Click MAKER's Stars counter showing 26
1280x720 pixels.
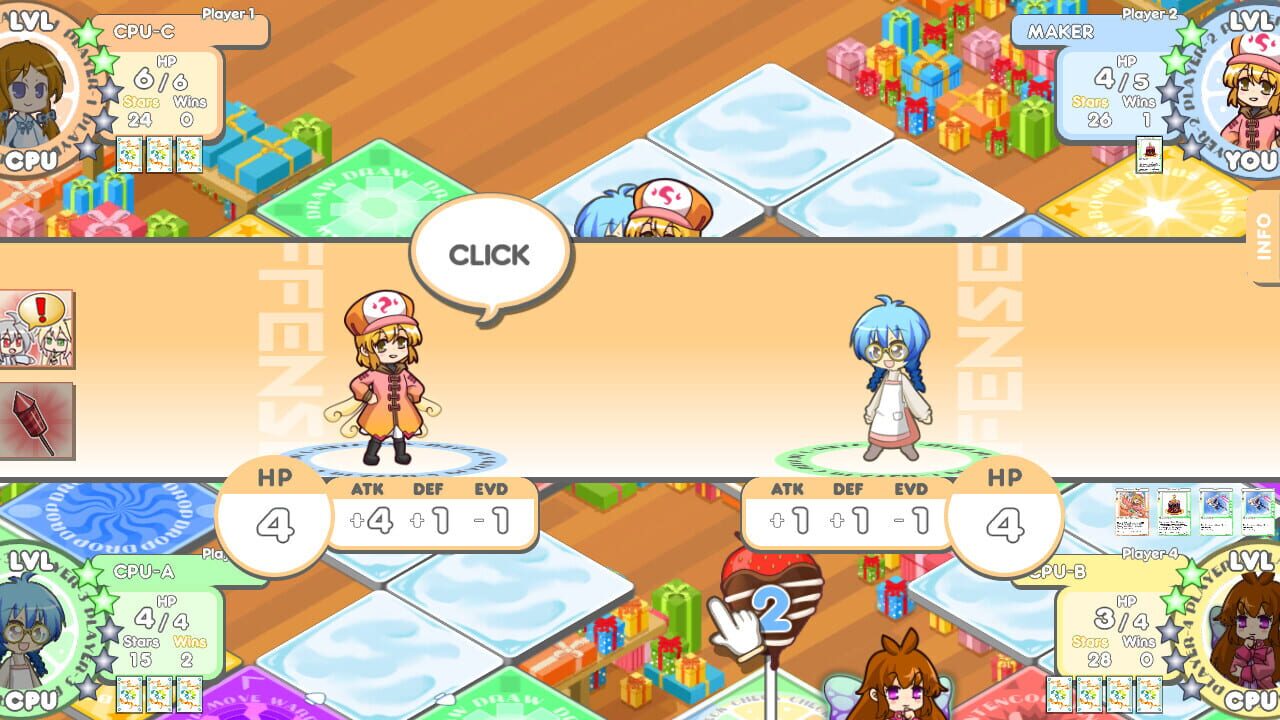tap(1096, 113)
